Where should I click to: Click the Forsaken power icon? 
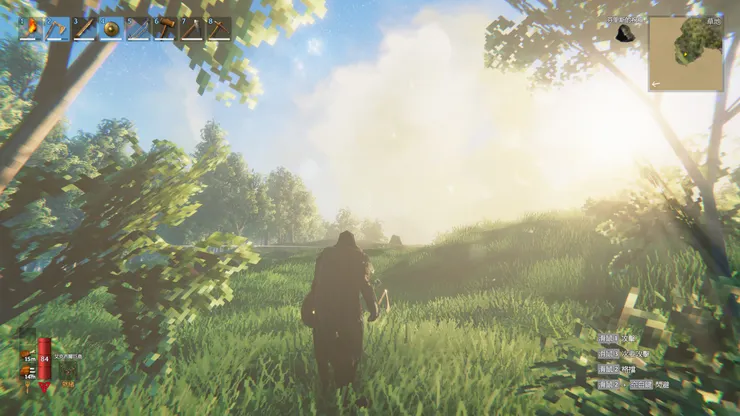[x=67, y=372]
